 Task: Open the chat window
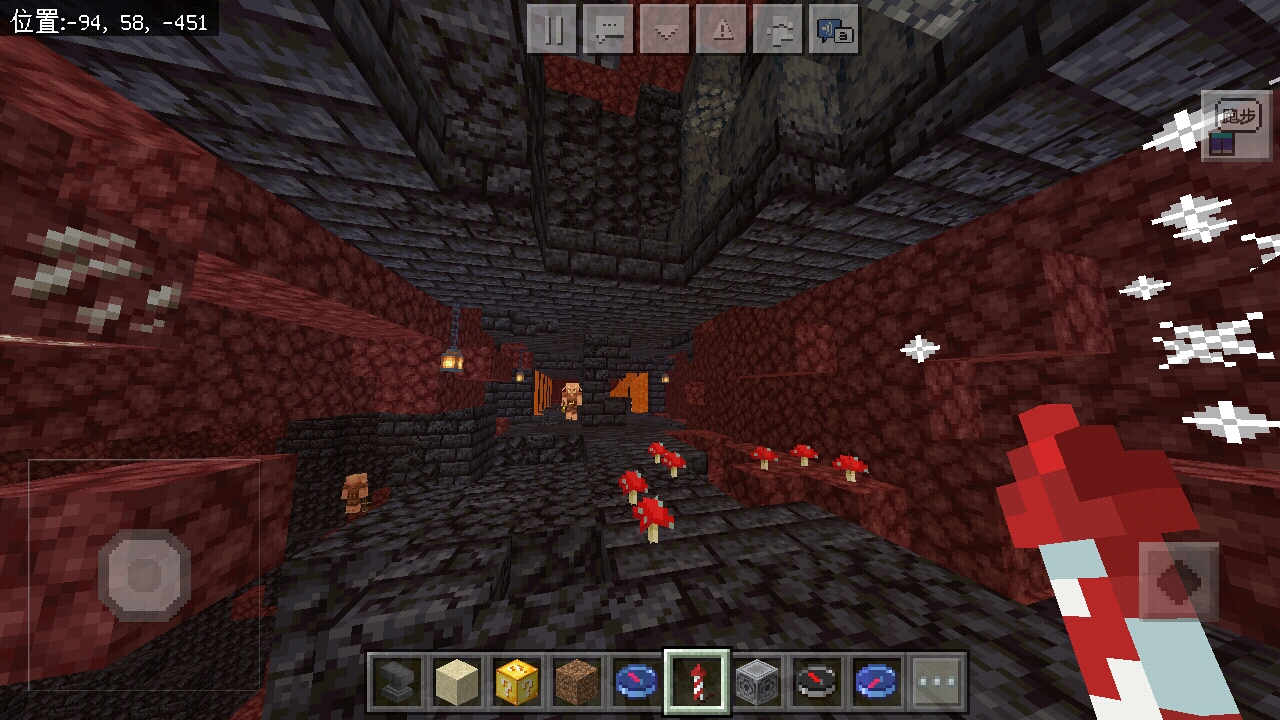[608, 30]
